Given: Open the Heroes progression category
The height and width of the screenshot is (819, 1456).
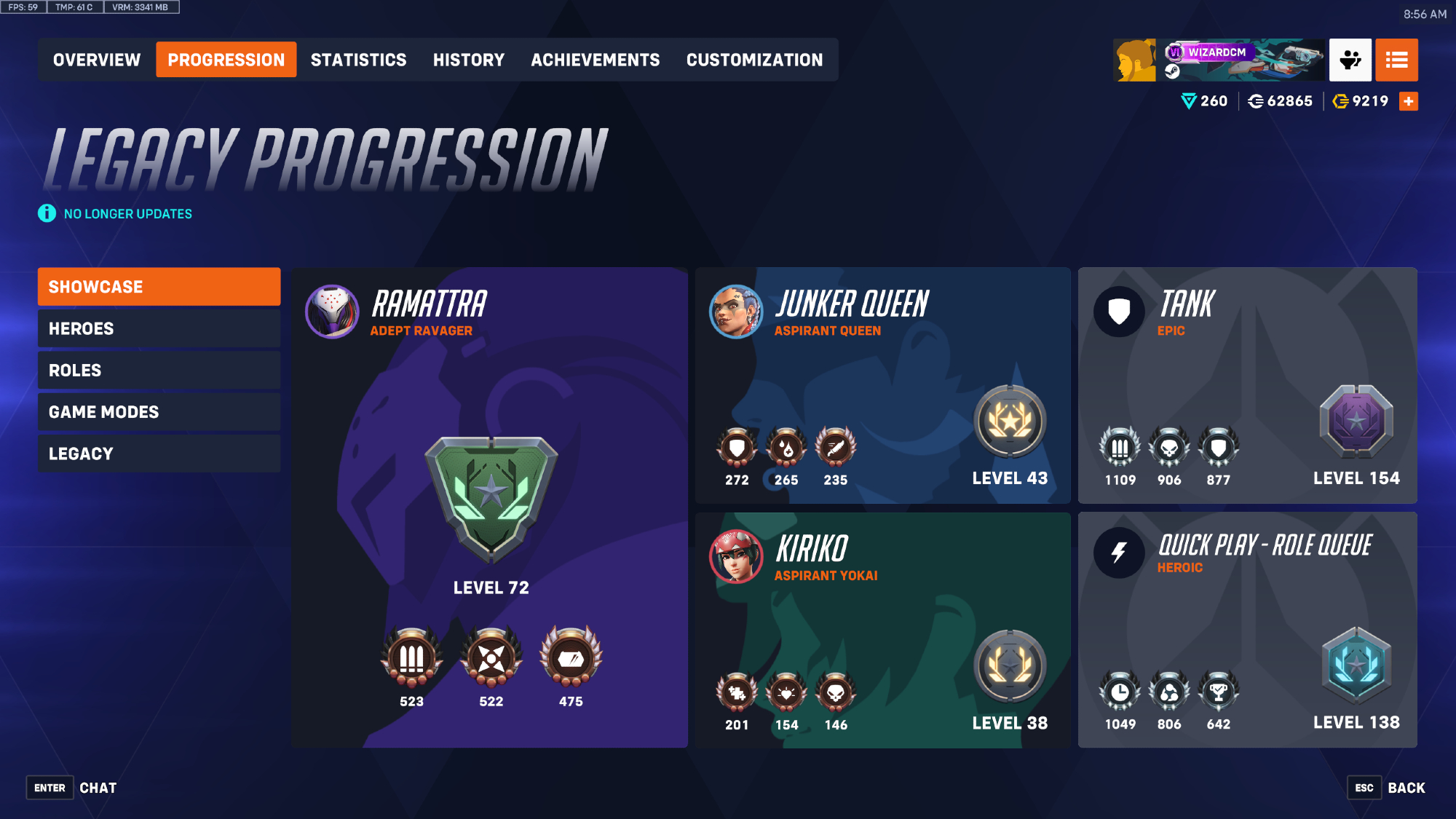Looking at the screenshot, I should (159, 328).
